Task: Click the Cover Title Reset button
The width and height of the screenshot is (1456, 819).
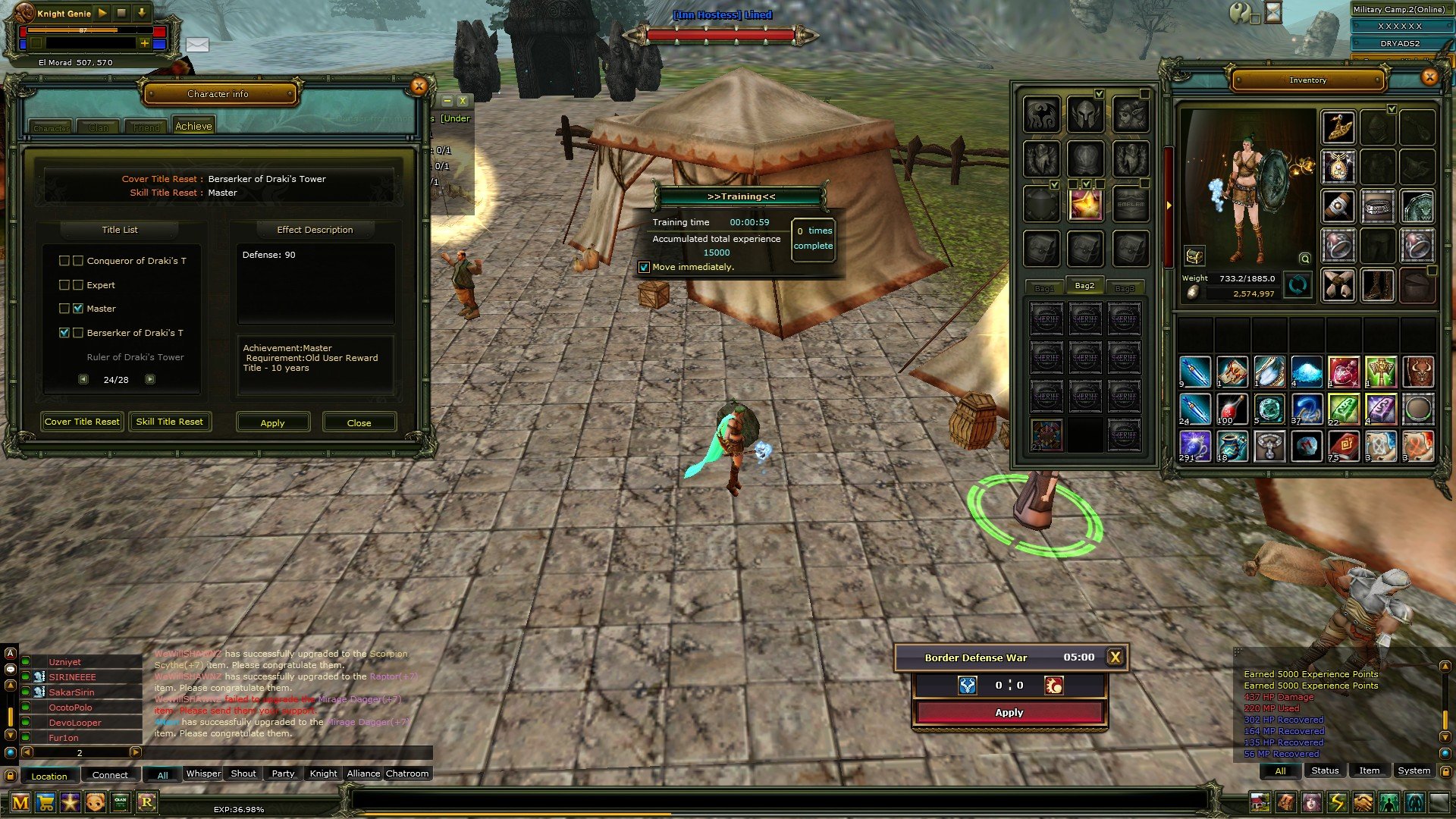Action: point(82,422)
